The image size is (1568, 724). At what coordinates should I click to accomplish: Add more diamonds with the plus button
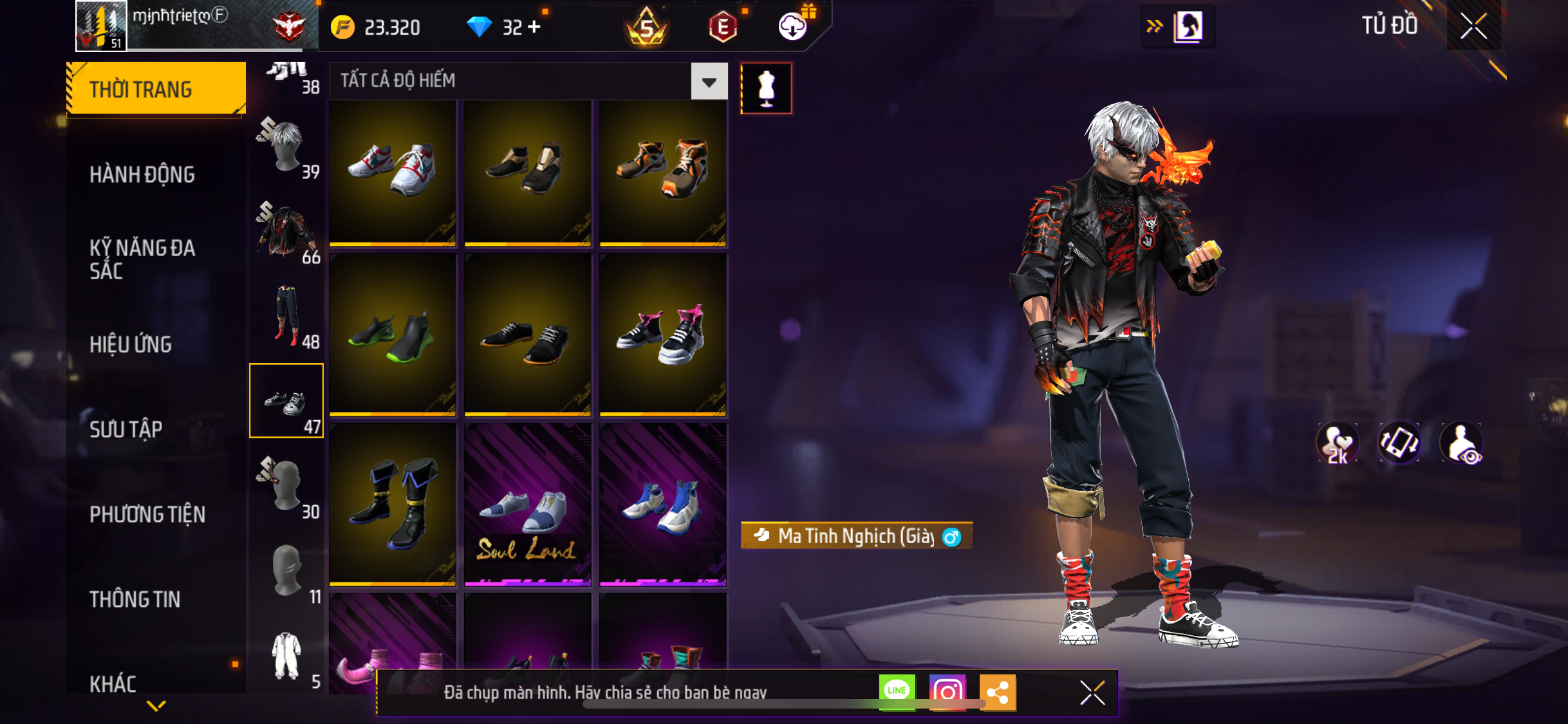tap(534, 27)
